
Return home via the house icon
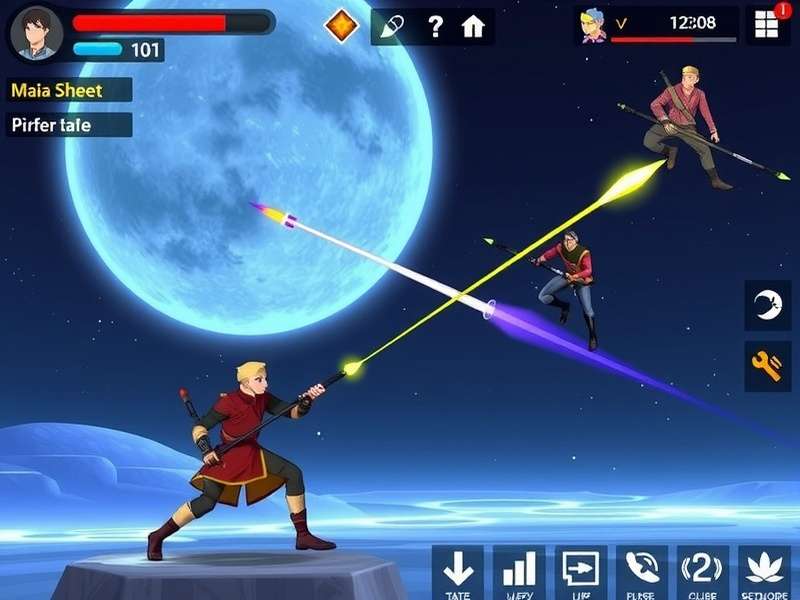tap(473, 27)
